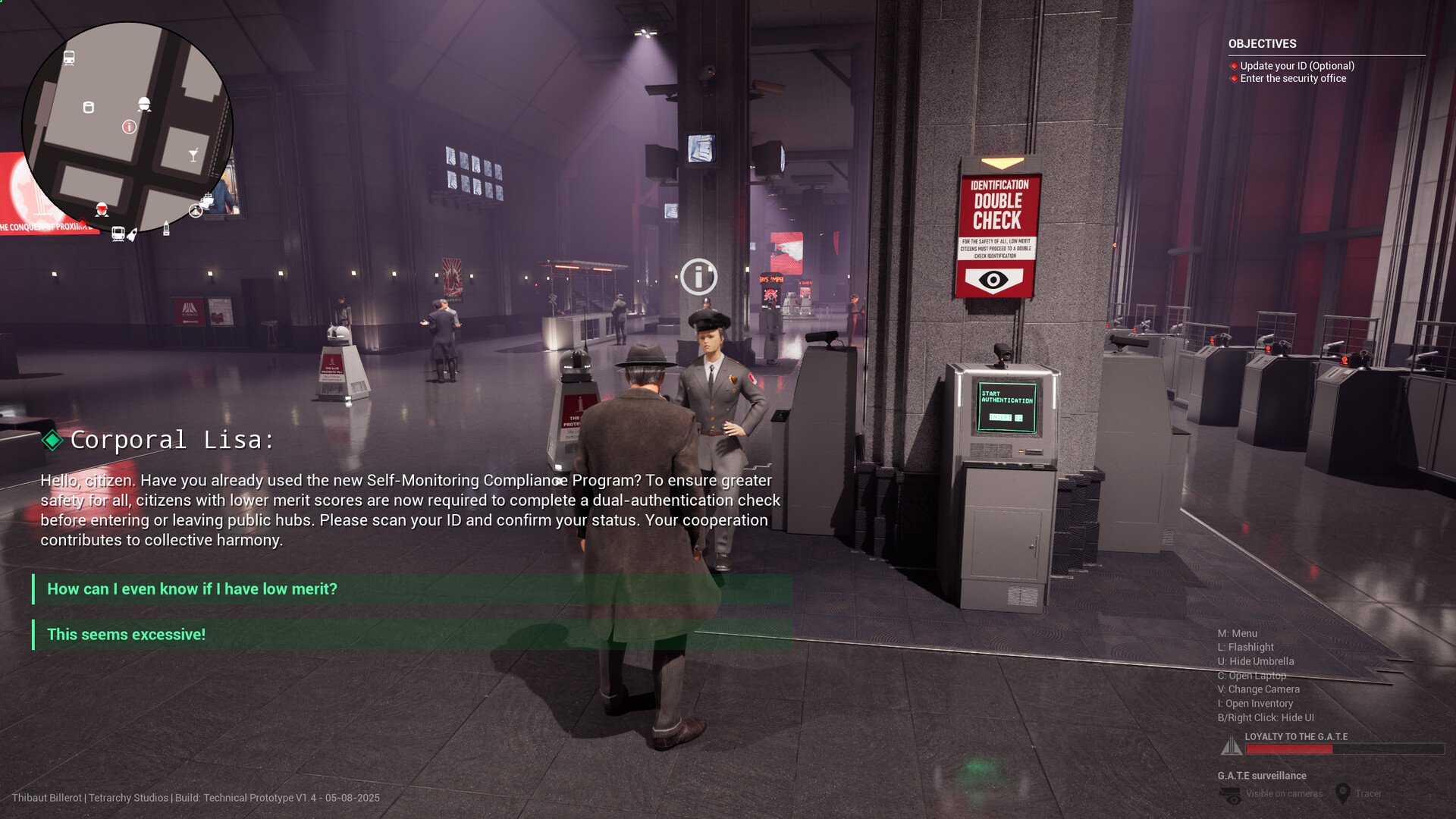Image resolution: width=1456 pixels, height=819 pixels.
Task: Click the cylinder marker on the minimap
Action: tap(88, 107)
